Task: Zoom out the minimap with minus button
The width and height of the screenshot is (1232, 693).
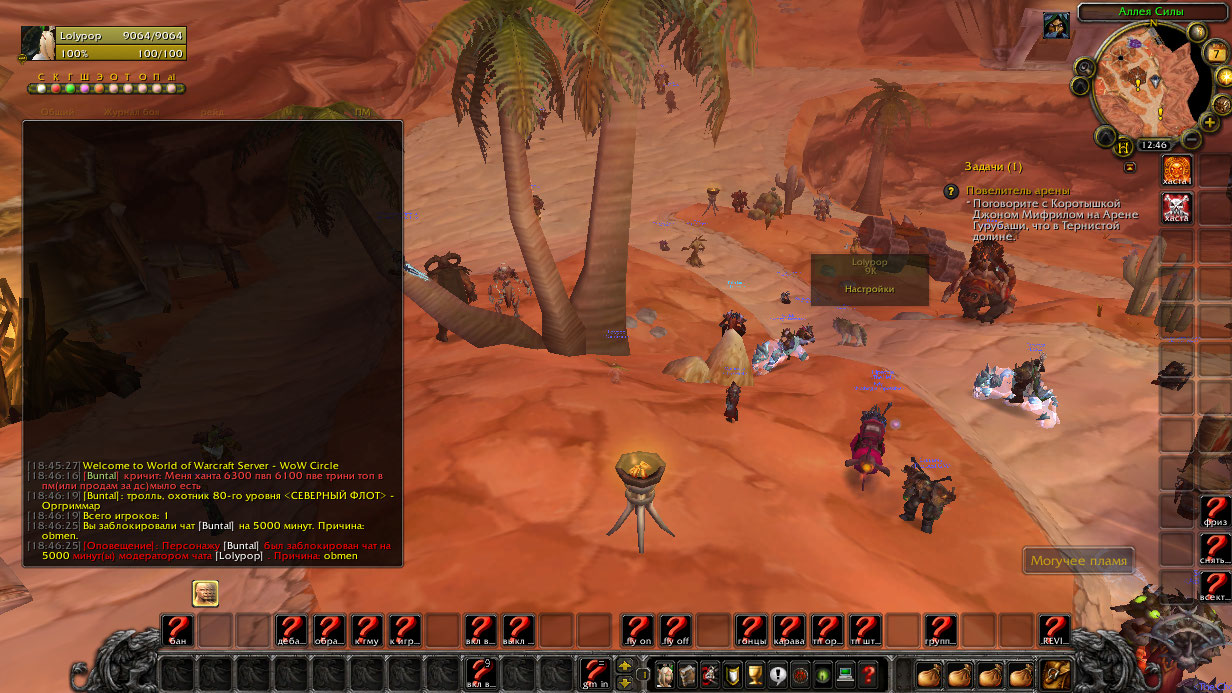Action: click(1192, 140)
